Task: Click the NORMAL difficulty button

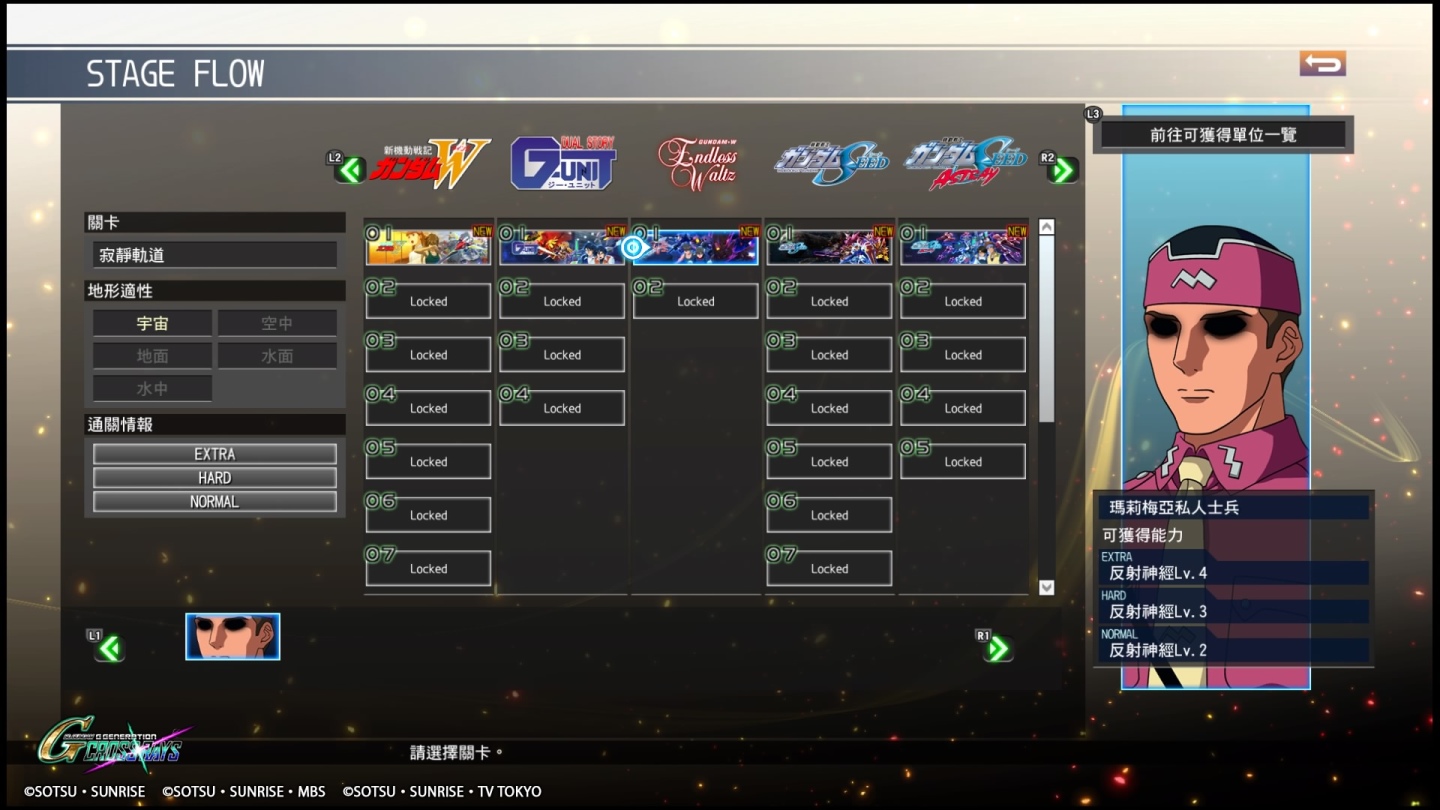Action: [x=214, y=501]
